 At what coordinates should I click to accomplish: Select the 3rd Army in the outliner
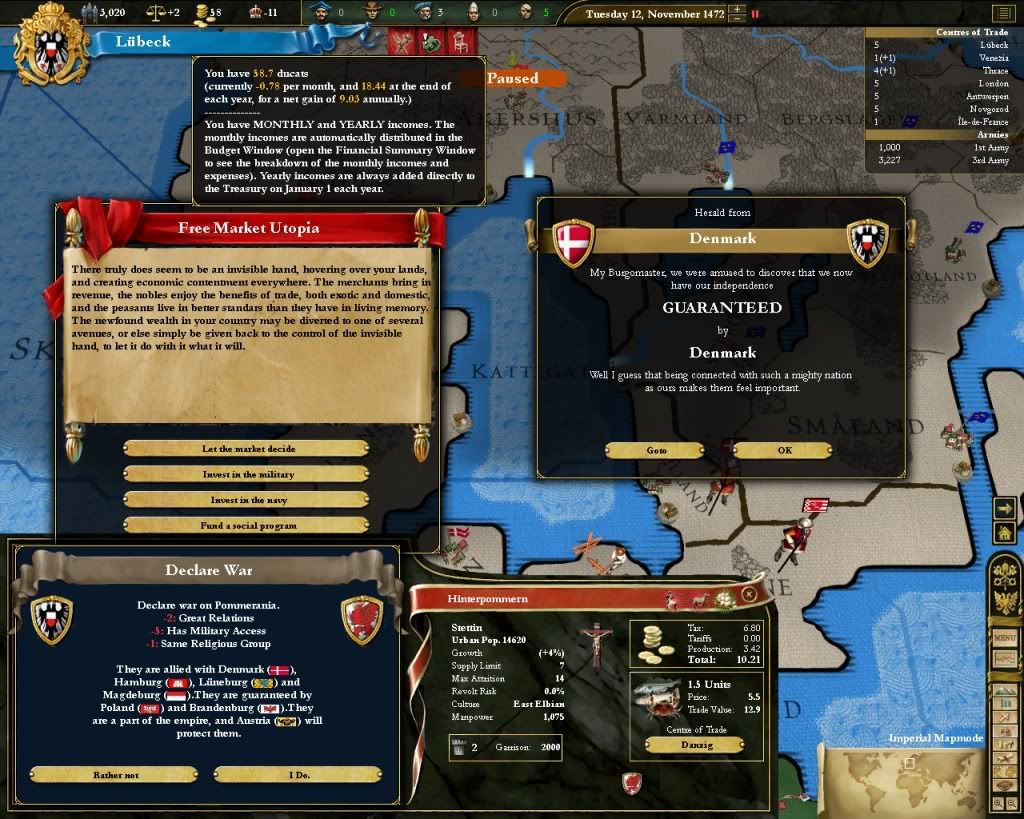(x=940, y=160)
